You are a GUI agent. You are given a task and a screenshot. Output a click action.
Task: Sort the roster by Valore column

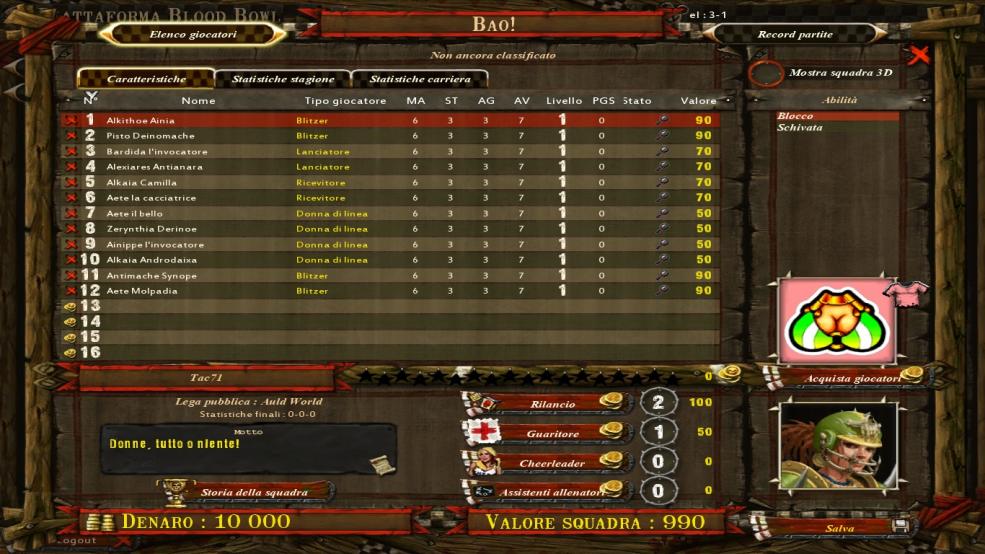tap(698, 101)
